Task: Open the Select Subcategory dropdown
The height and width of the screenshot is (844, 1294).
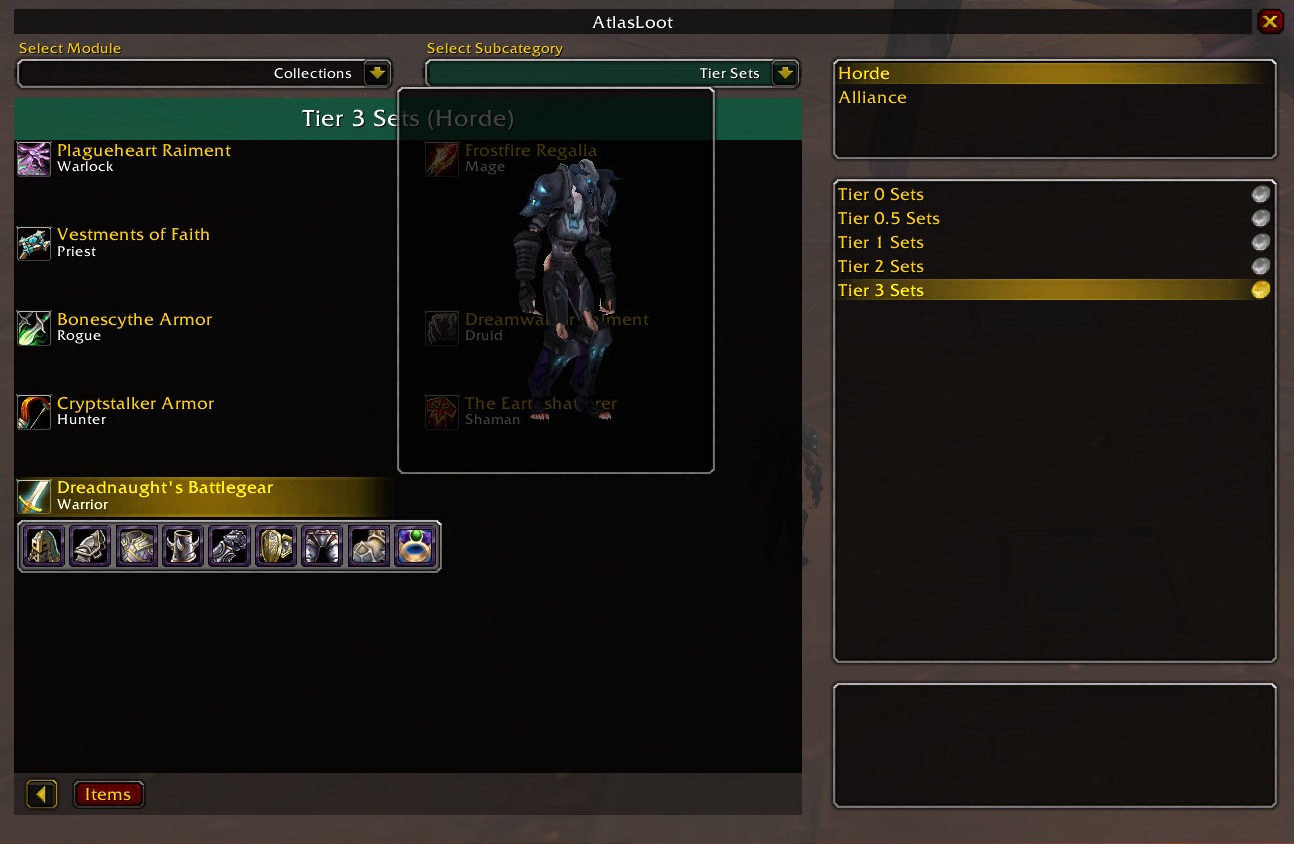Action: 785,73
